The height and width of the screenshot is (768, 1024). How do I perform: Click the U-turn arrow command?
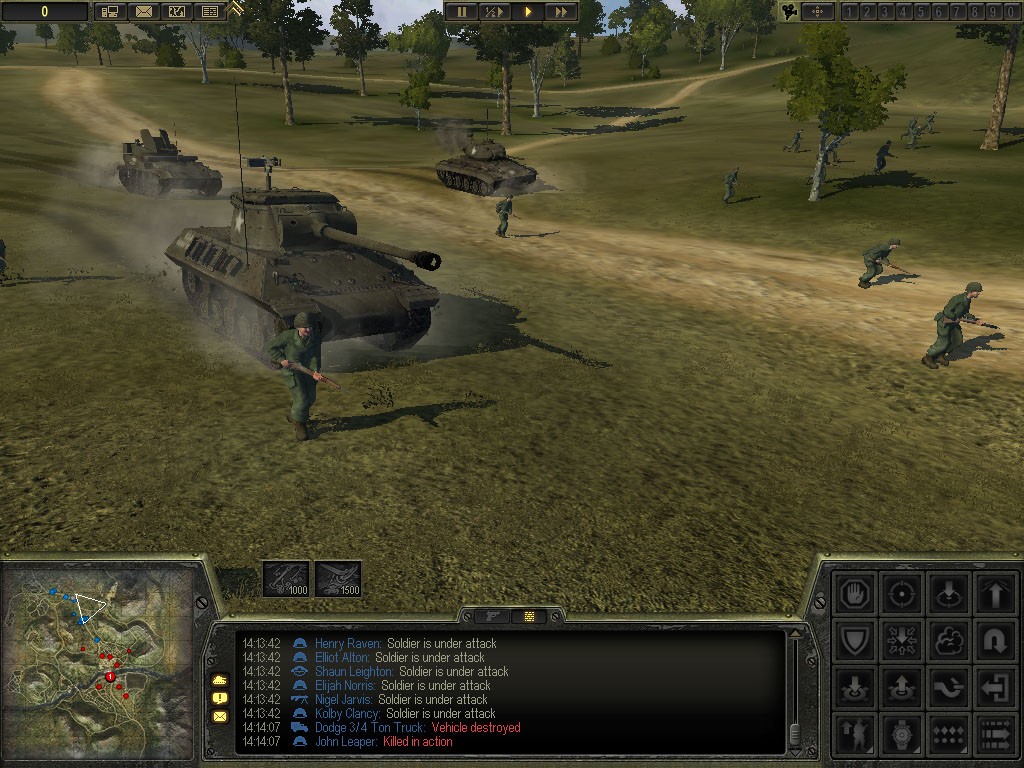995,640
